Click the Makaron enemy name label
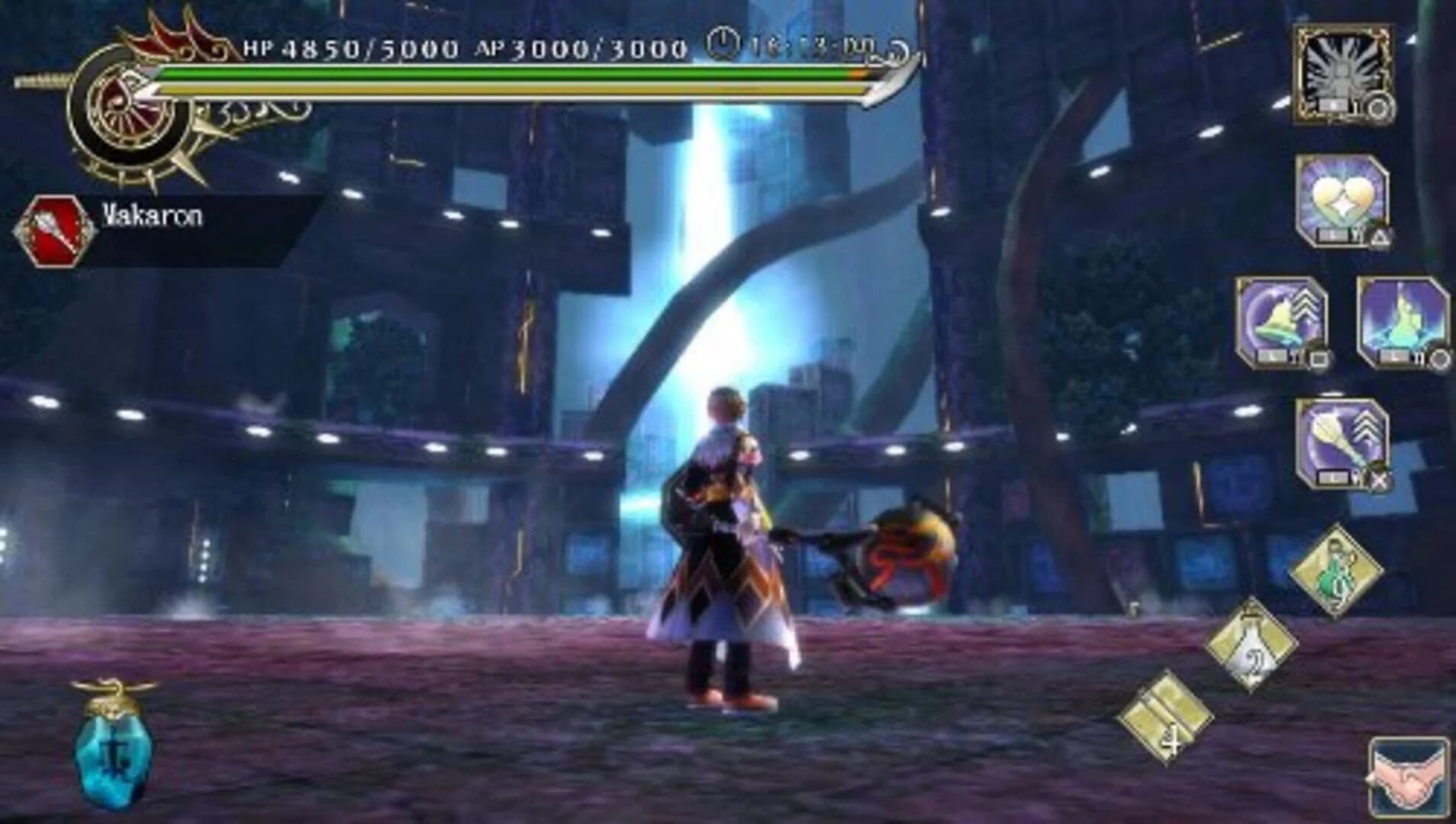The width and height of the screenshot is (1456, 824). click(x=151, y=217)
